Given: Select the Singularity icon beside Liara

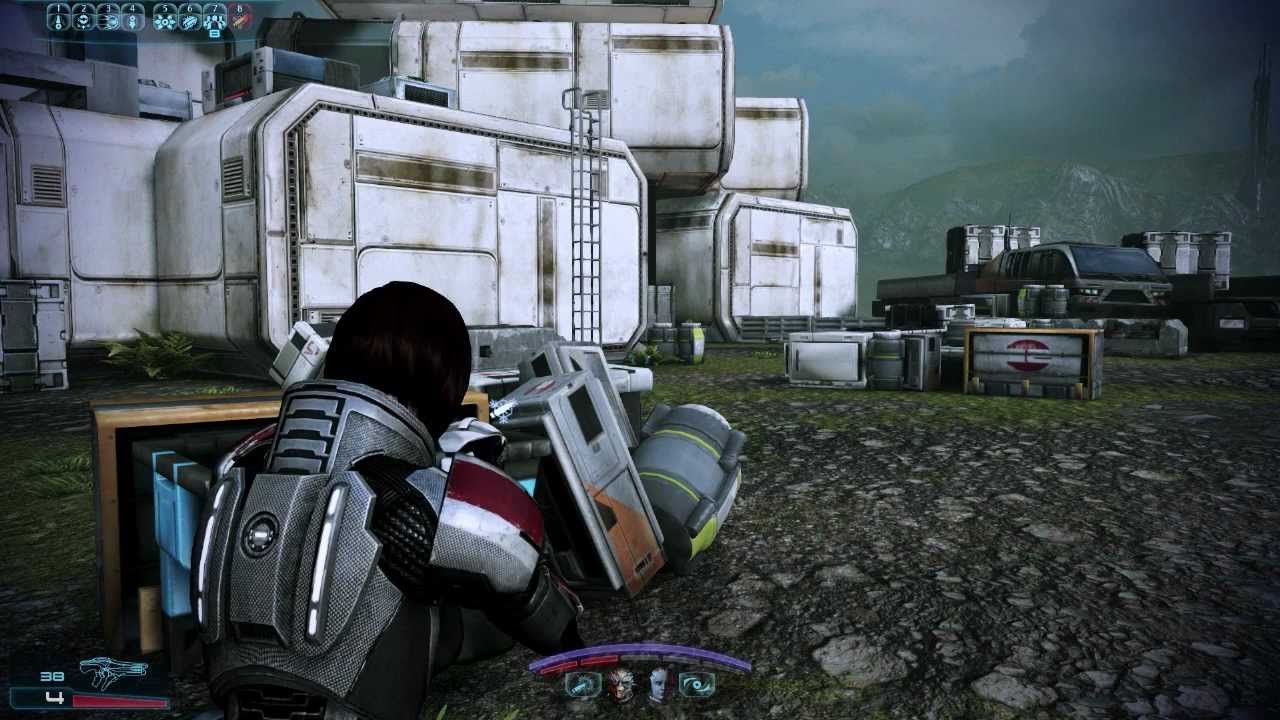Looking at the screenshot, I should [697, 685].
